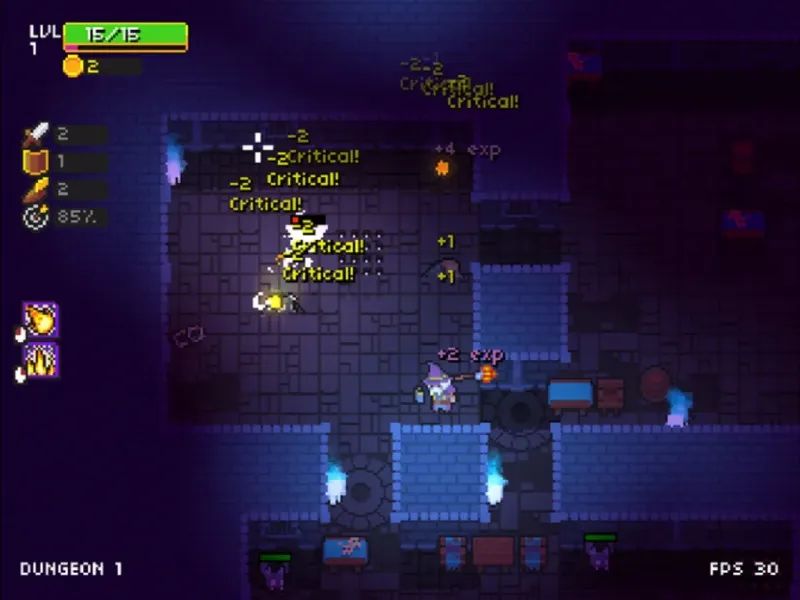
Task: Click the target accuracy stat icon
Action: 36,217
